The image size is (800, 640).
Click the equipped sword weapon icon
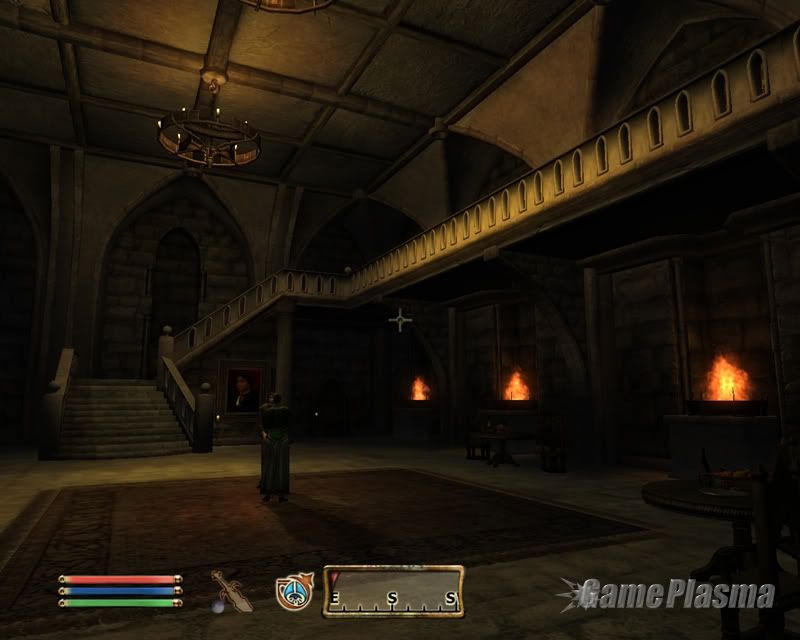227,590
